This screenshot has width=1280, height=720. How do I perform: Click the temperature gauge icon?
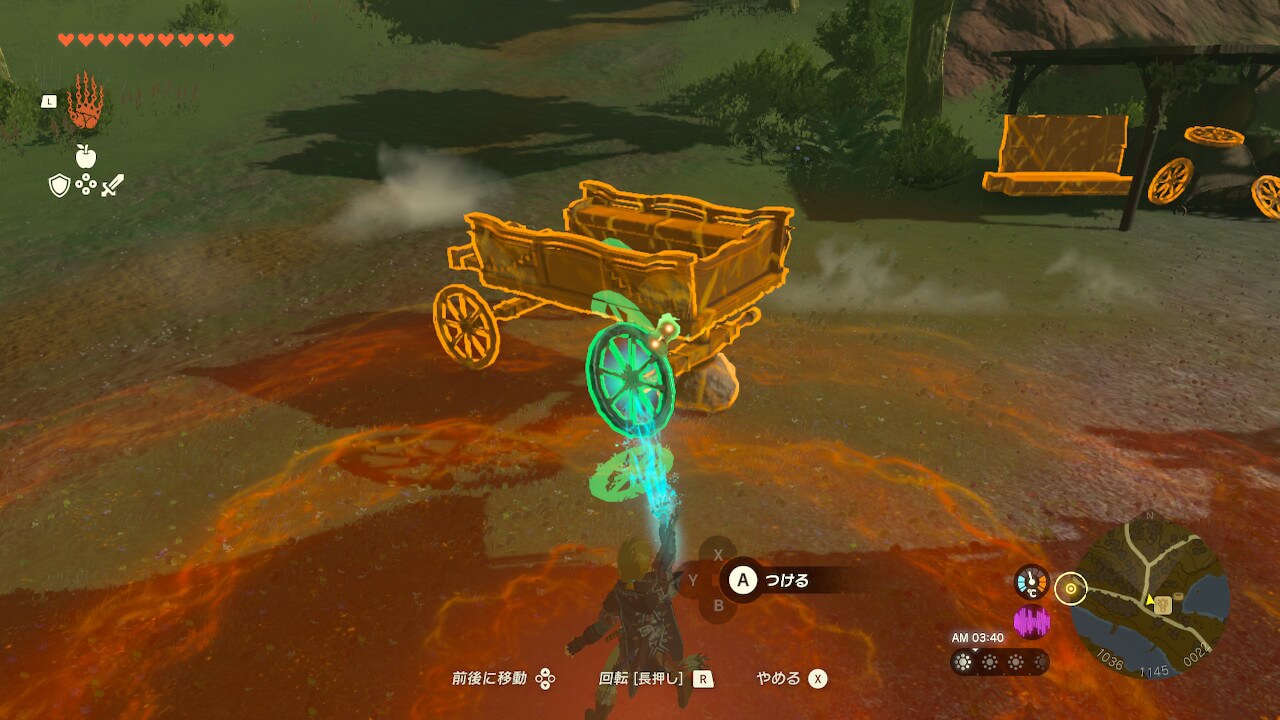click(x=1032, y=582)
